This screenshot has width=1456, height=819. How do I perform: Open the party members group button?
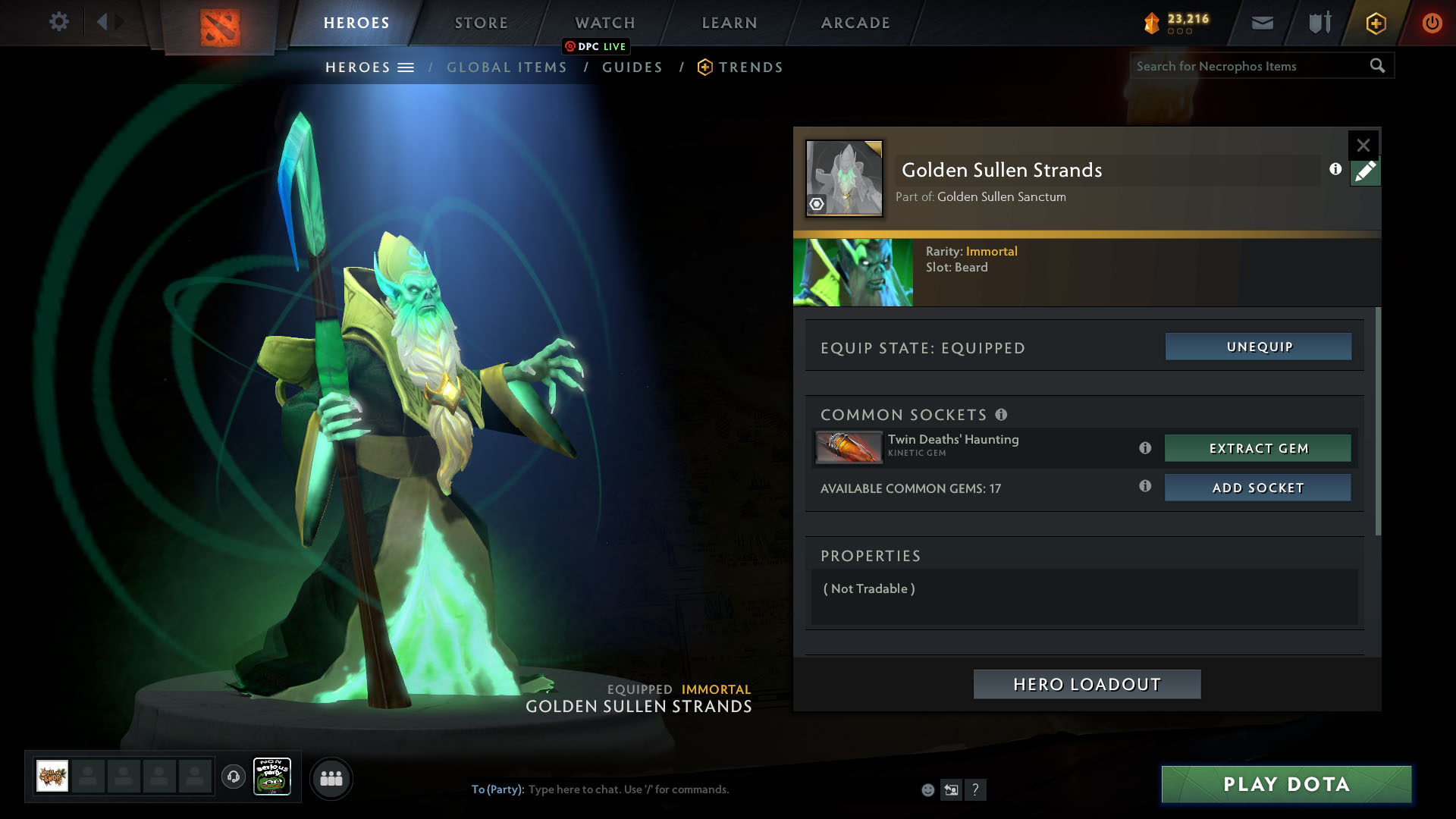[x=331, y=778]
